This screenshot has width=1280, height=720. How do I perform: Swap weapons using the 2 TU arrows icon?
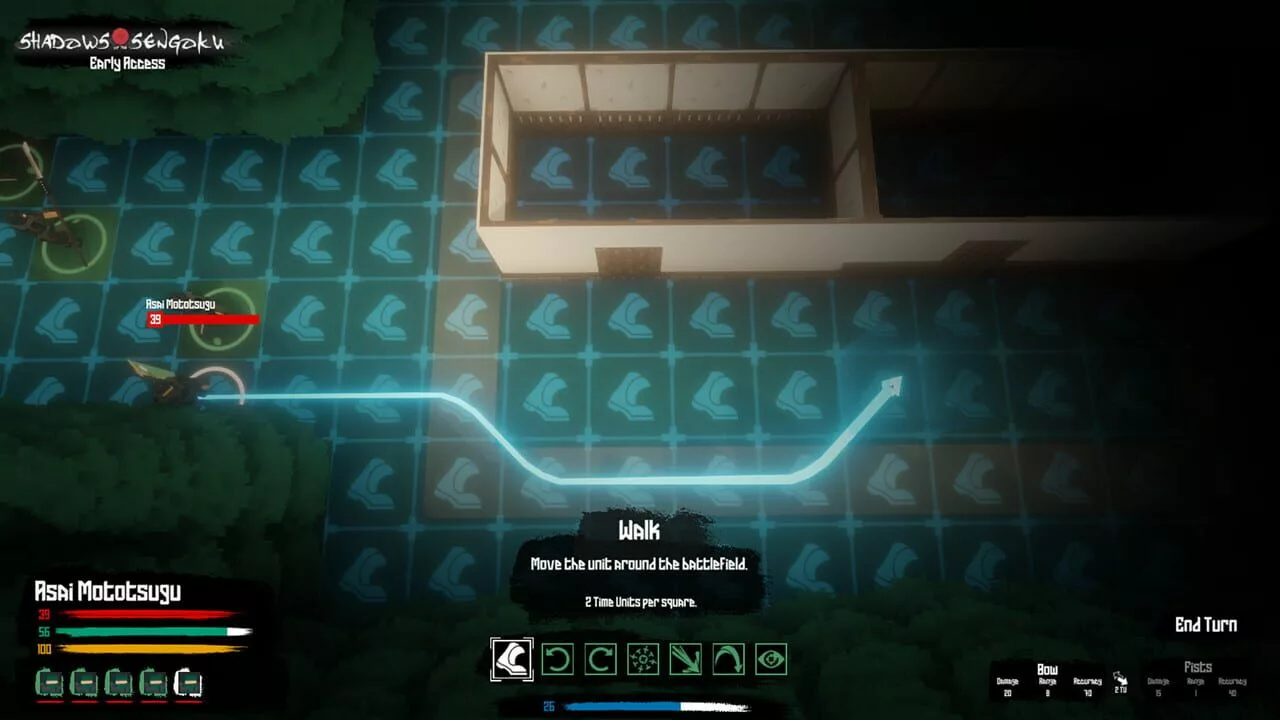[x=1120, y=681]
